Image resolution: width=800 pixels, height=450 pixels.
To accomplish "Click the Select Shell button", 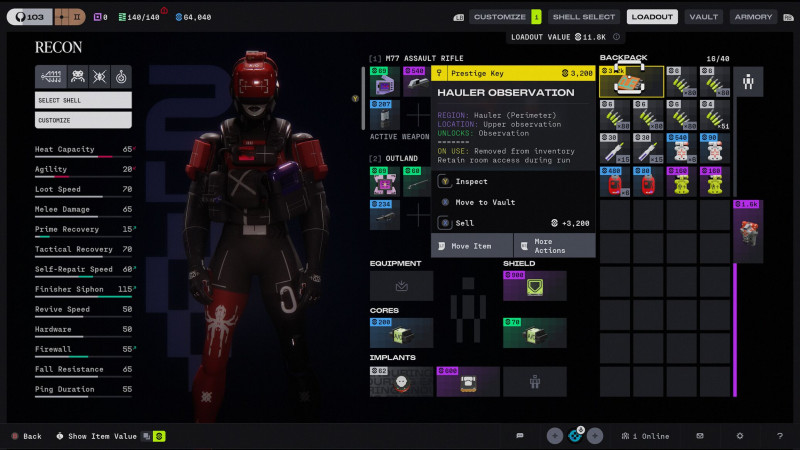I will coord(83,100).
